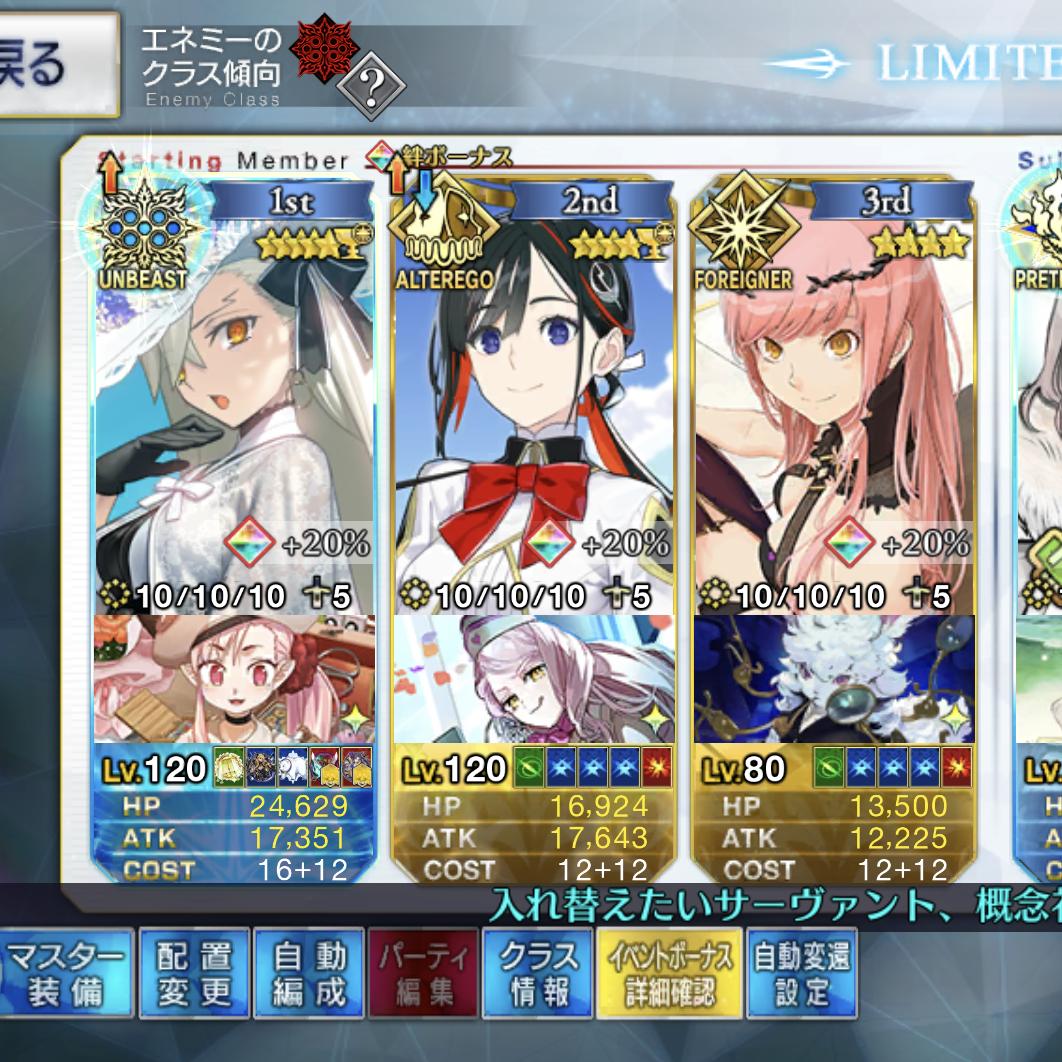This screenshot has height=1062, width=1062.
Task: Select the 1st member's craft essence
Action: click(234, 680)
